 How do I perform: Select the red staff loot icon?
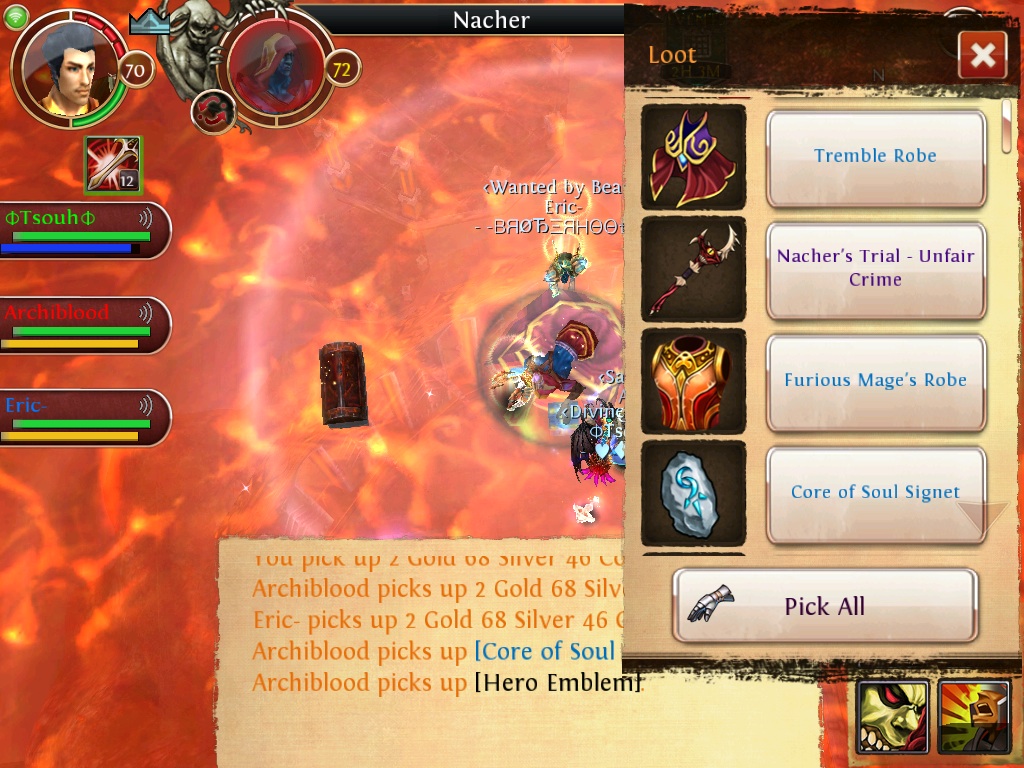click(x=693, y=268)
